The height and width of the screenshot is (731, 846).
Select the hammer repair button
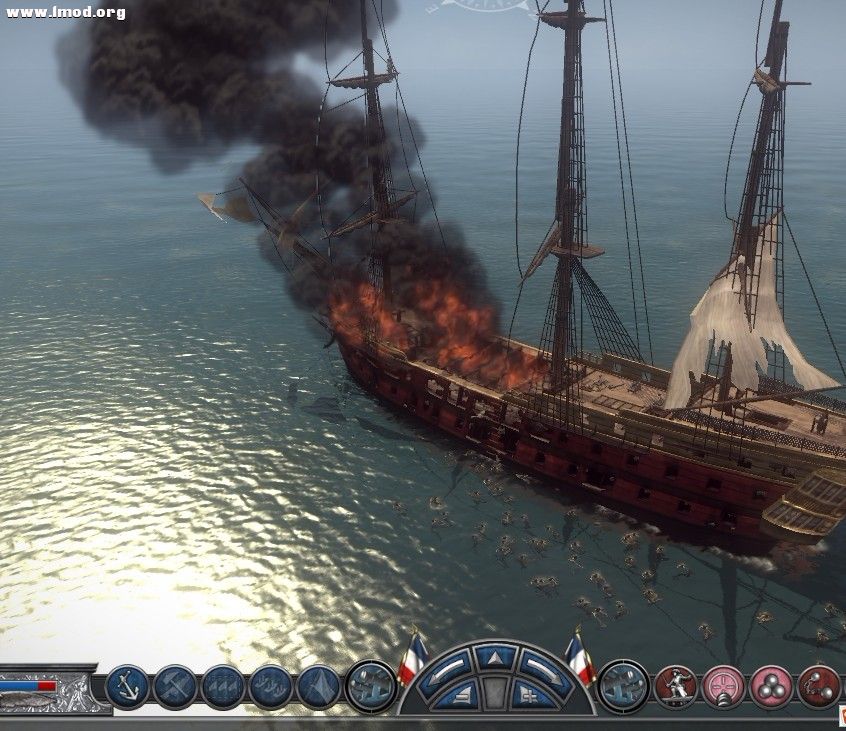coord(174,687)
